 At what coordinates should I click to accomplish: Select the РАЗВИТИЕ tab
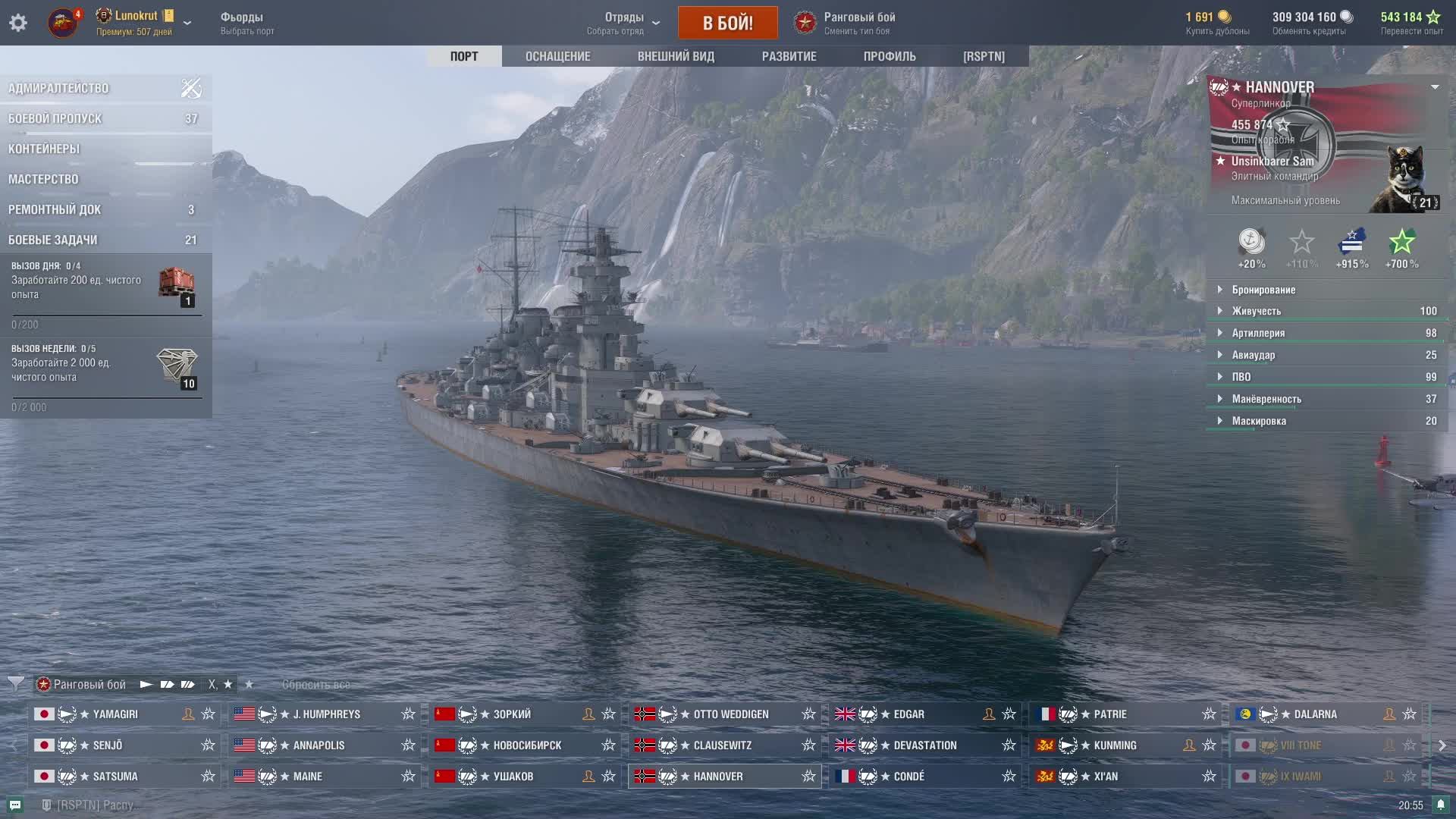pos(789,56)
